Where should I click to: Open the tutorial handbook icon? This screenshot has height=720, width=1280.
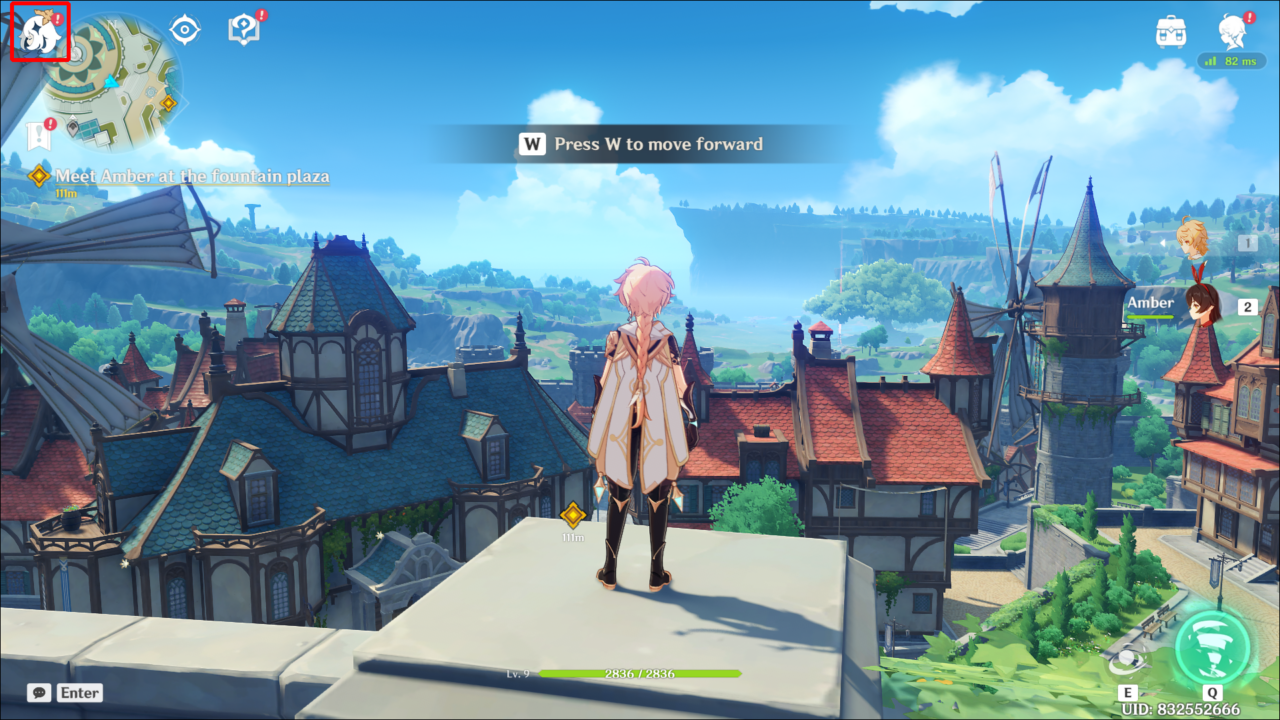[x=243, y=30]
